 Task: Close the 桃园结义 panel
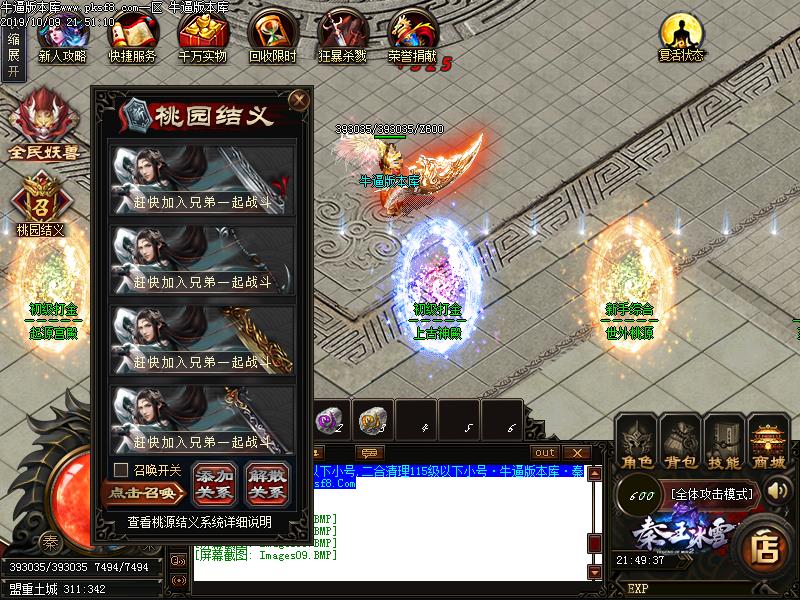(x=297, y=99)
